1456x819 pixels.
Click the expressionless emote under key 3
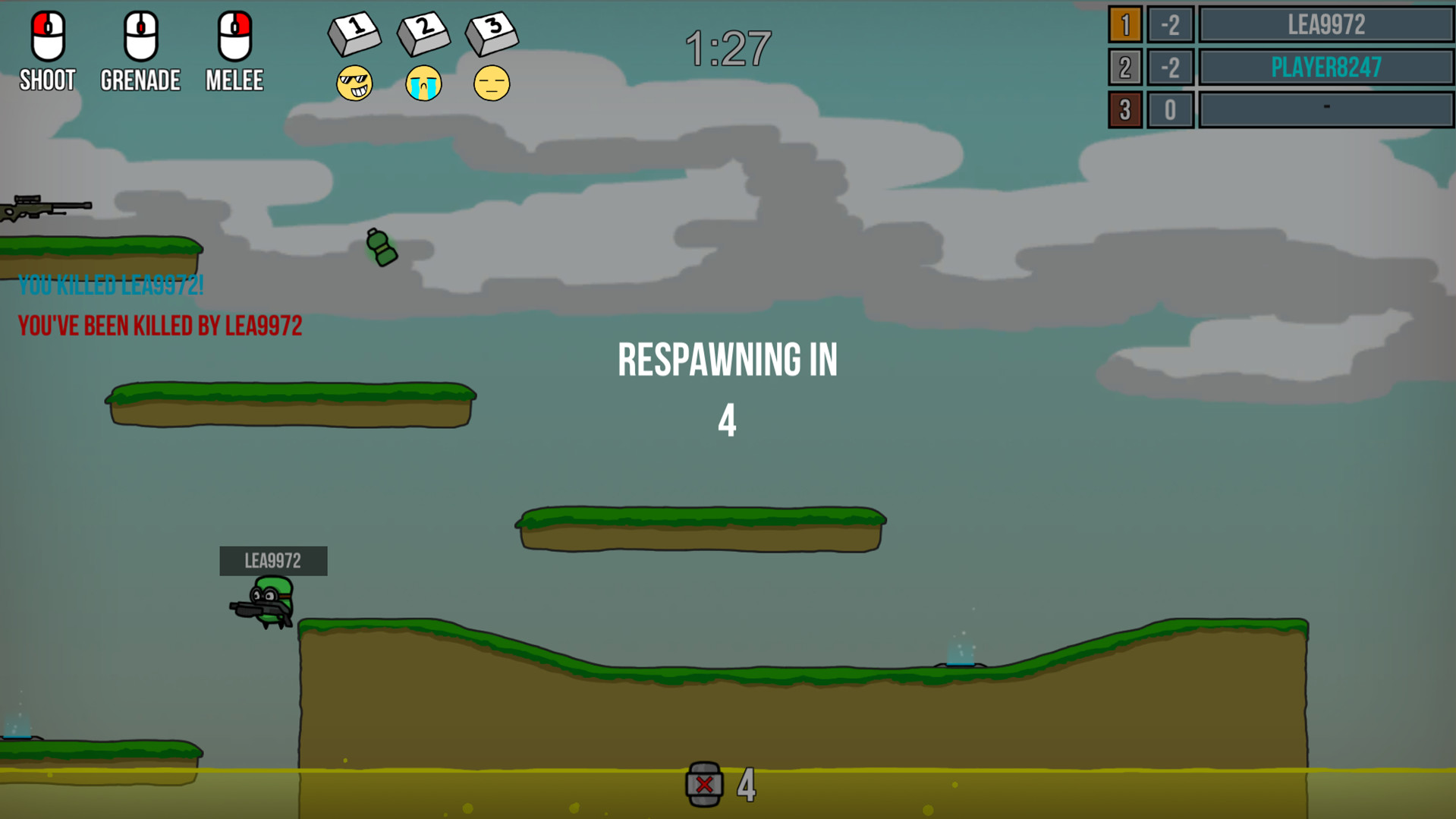[492, 83]
